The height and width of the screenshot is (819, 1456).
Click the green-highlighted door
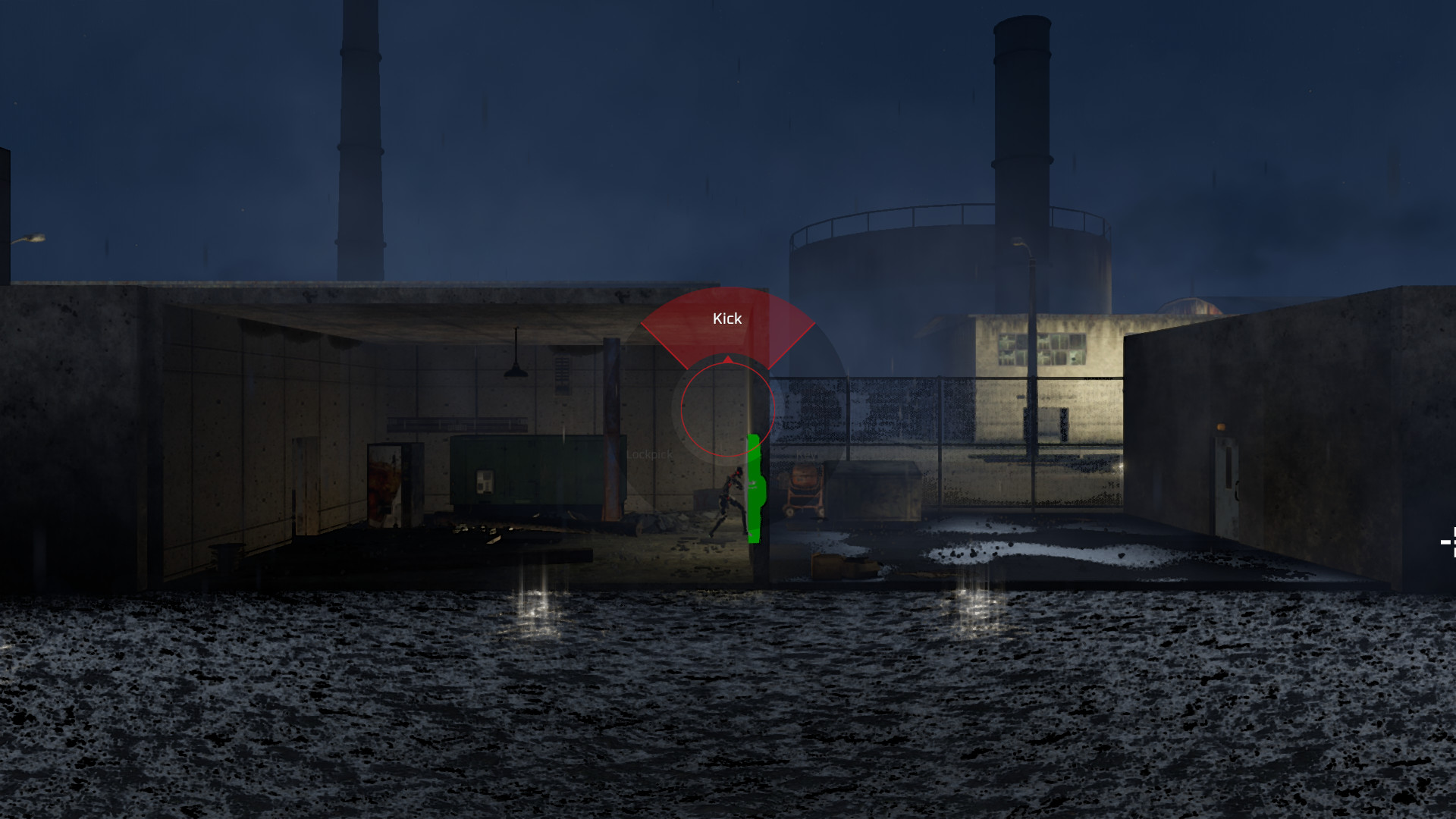(x=755, y=489)
